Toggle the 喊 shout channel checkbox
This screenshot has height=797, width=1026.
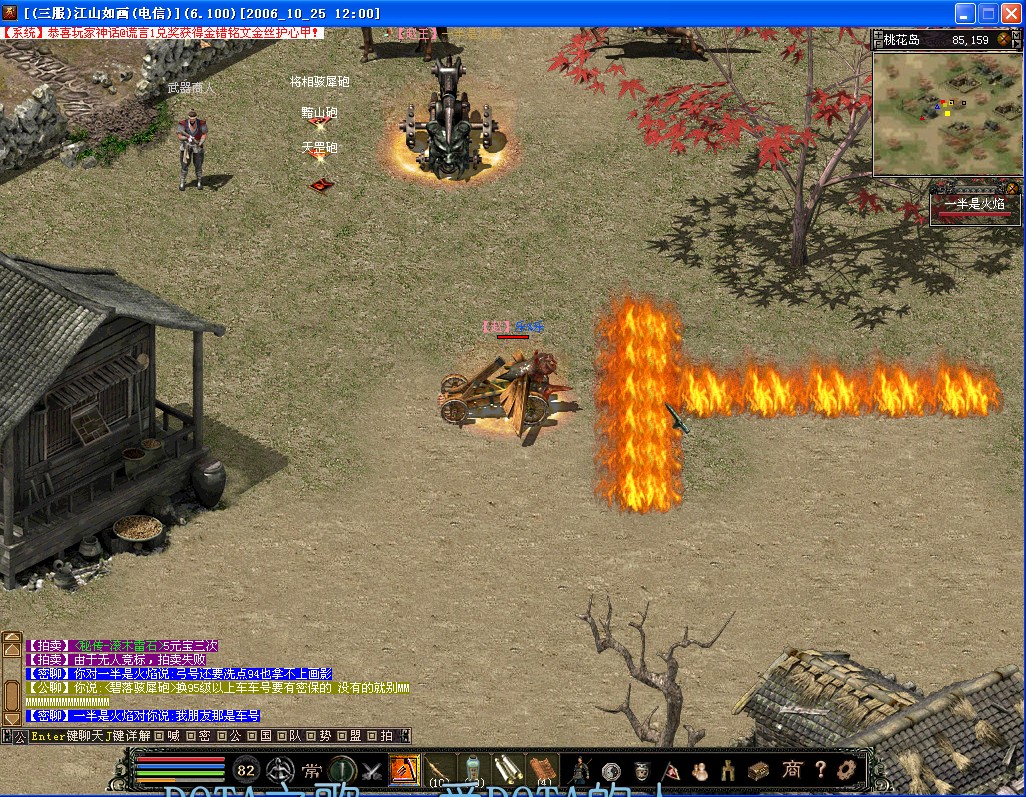pyautogui.click(x=157, y=736)
